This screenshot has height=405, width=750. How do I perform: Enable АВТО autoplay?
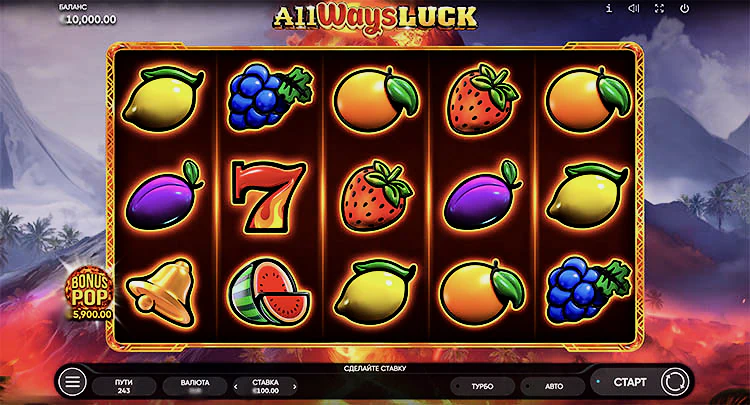tap(554, 384)
